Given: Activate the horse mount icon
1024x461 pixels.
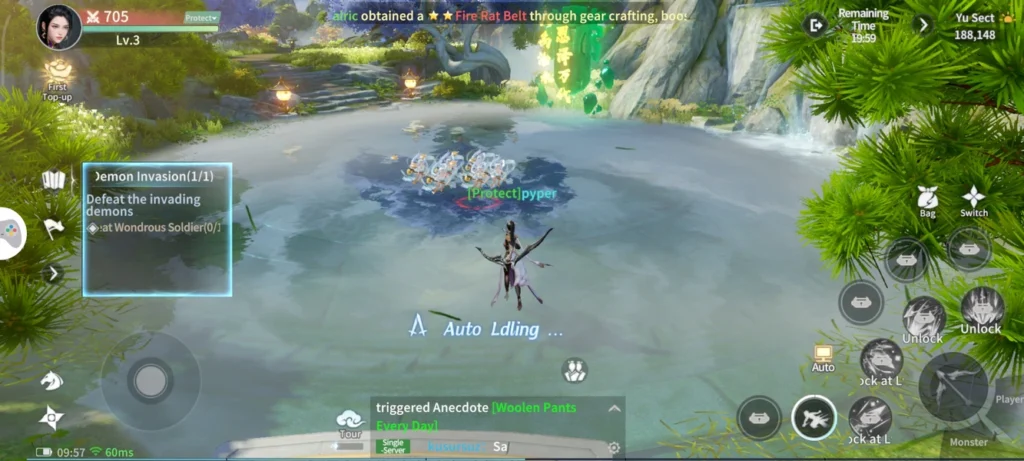Looking at the screenshot, I should pyautogui.click(x=51, y=380).
